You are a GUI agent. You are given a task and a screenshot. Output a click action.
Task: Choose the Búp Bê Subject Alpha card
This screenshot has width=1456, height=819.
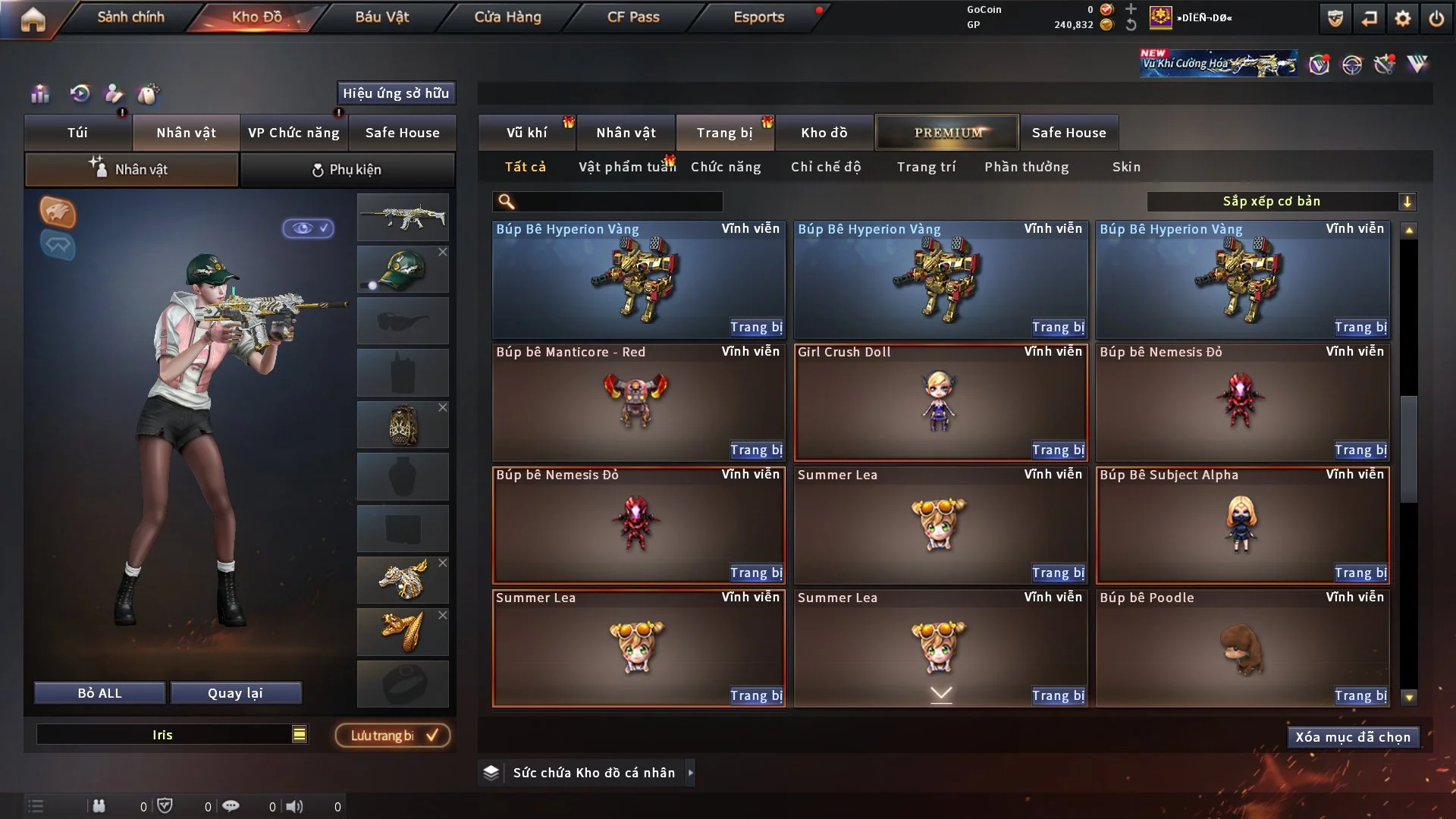pyautogui.click(x=1242, y=525)
